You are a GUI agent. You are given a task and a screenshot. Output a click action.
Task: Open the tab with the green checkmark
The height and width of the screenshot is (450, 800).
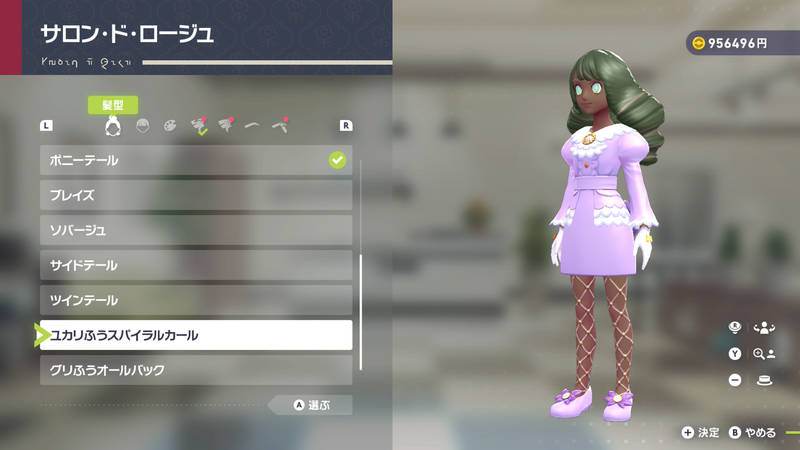198,126
